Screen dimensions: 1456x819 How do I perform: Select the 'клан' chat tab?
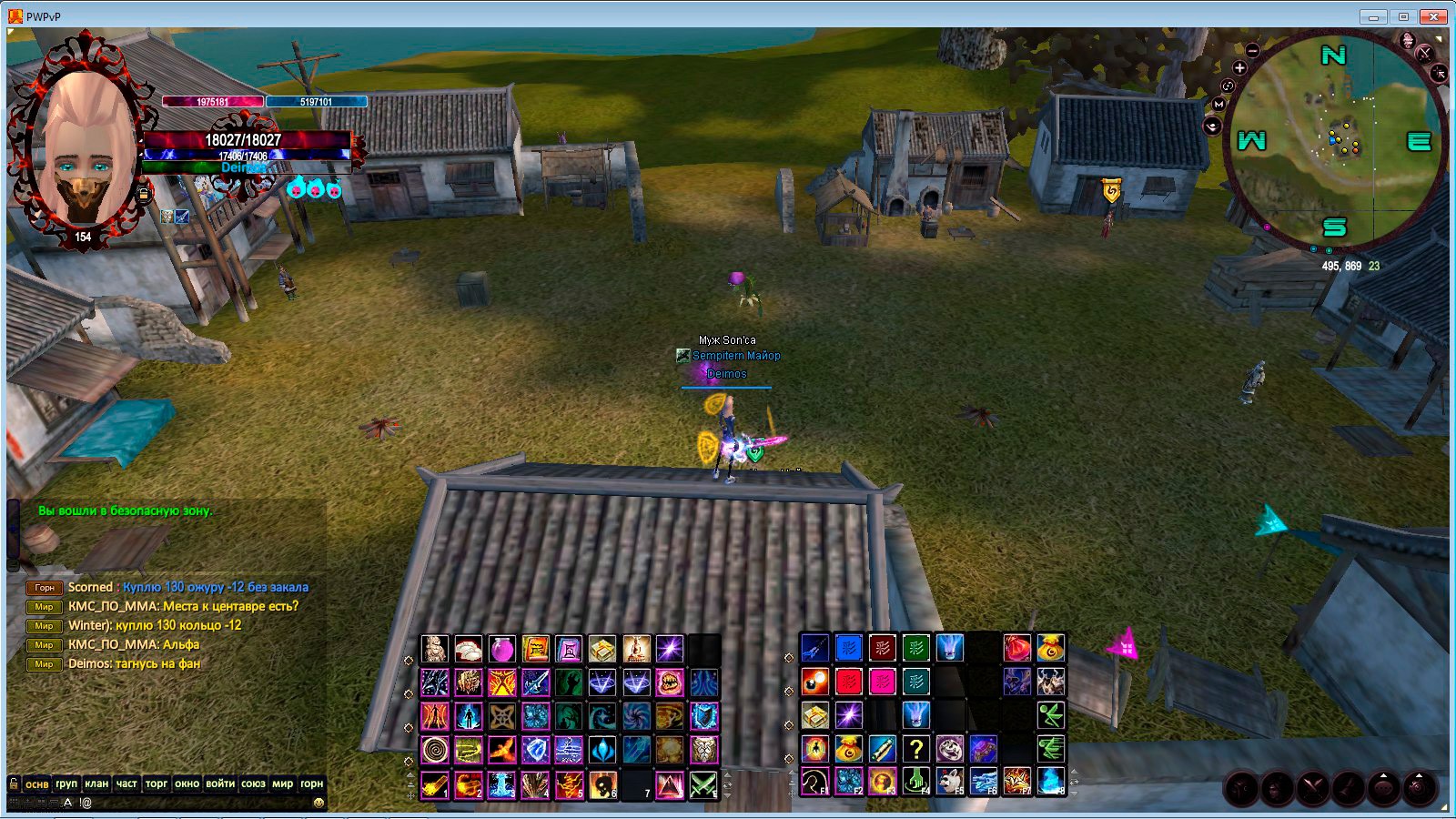tap(96, 784)
